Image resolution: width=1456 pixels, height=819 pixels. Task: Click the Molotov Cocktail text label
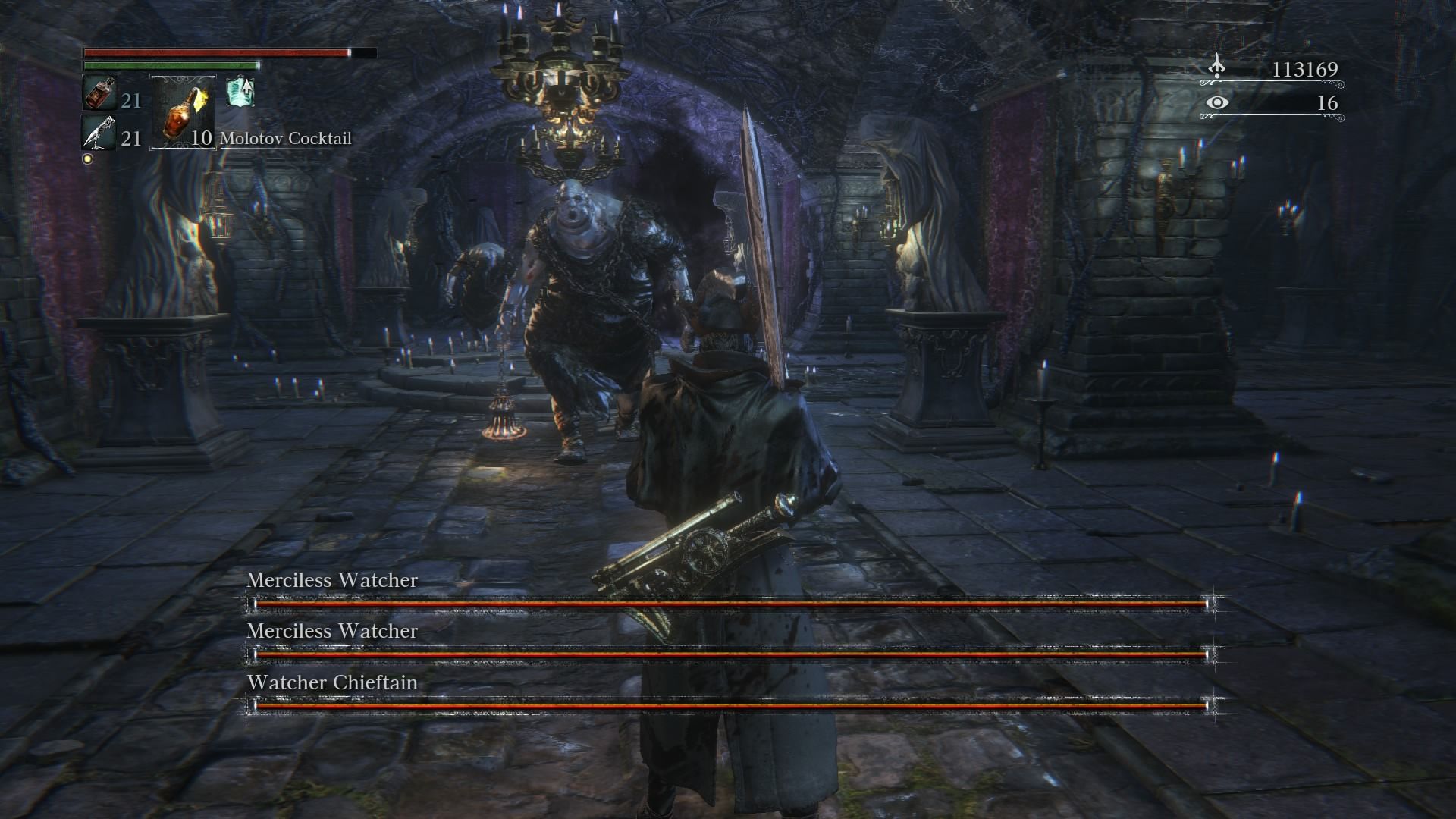[x=285, y=139]
